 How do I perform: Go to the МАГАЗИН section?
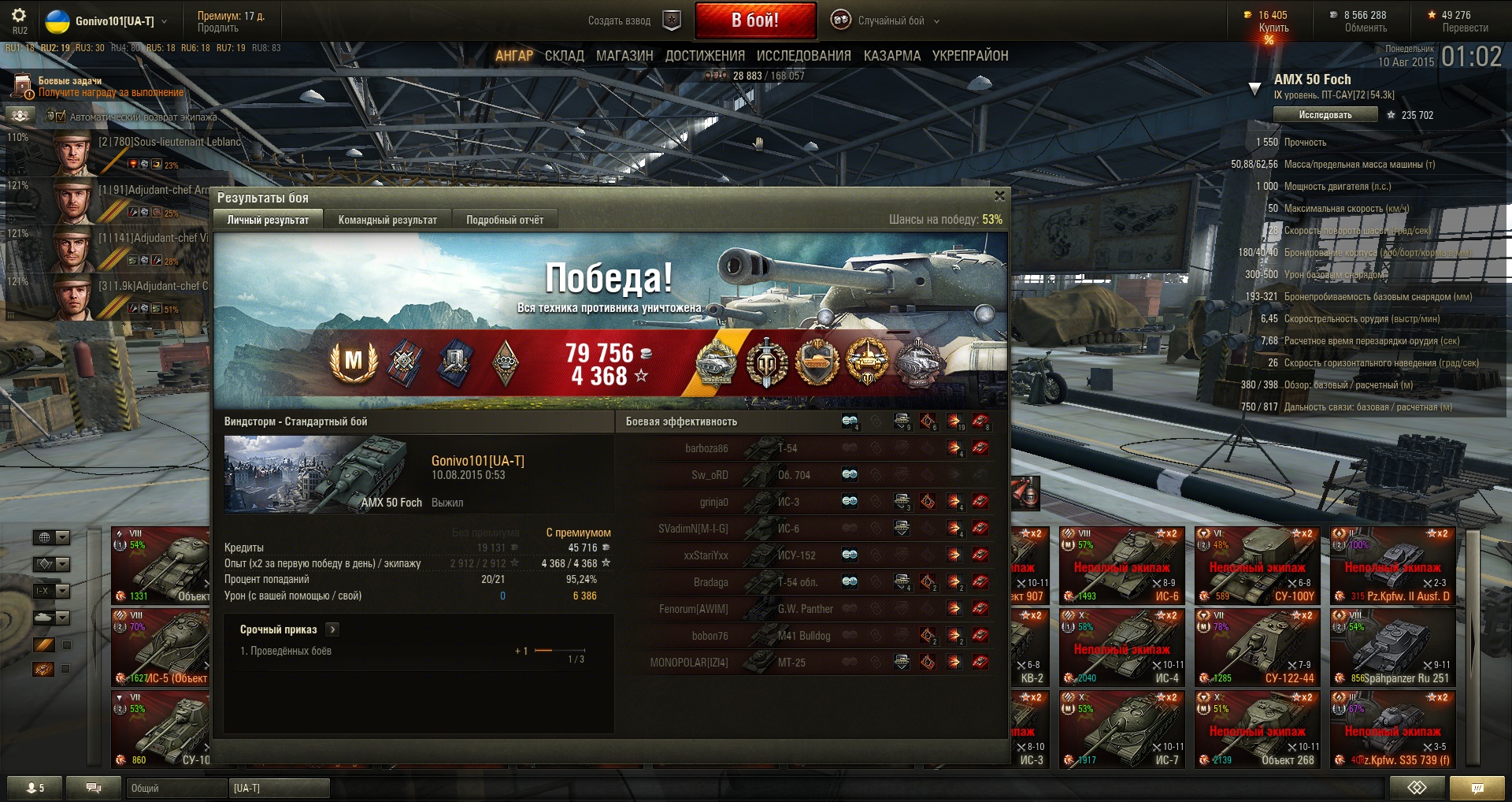[624, 56]
